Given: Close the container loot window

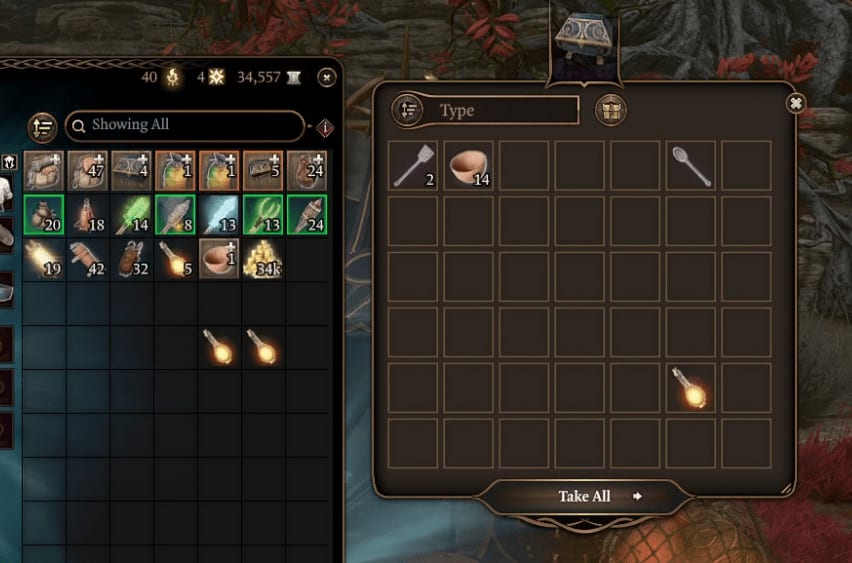Looking at the screenshot, I should pos(795,103).
